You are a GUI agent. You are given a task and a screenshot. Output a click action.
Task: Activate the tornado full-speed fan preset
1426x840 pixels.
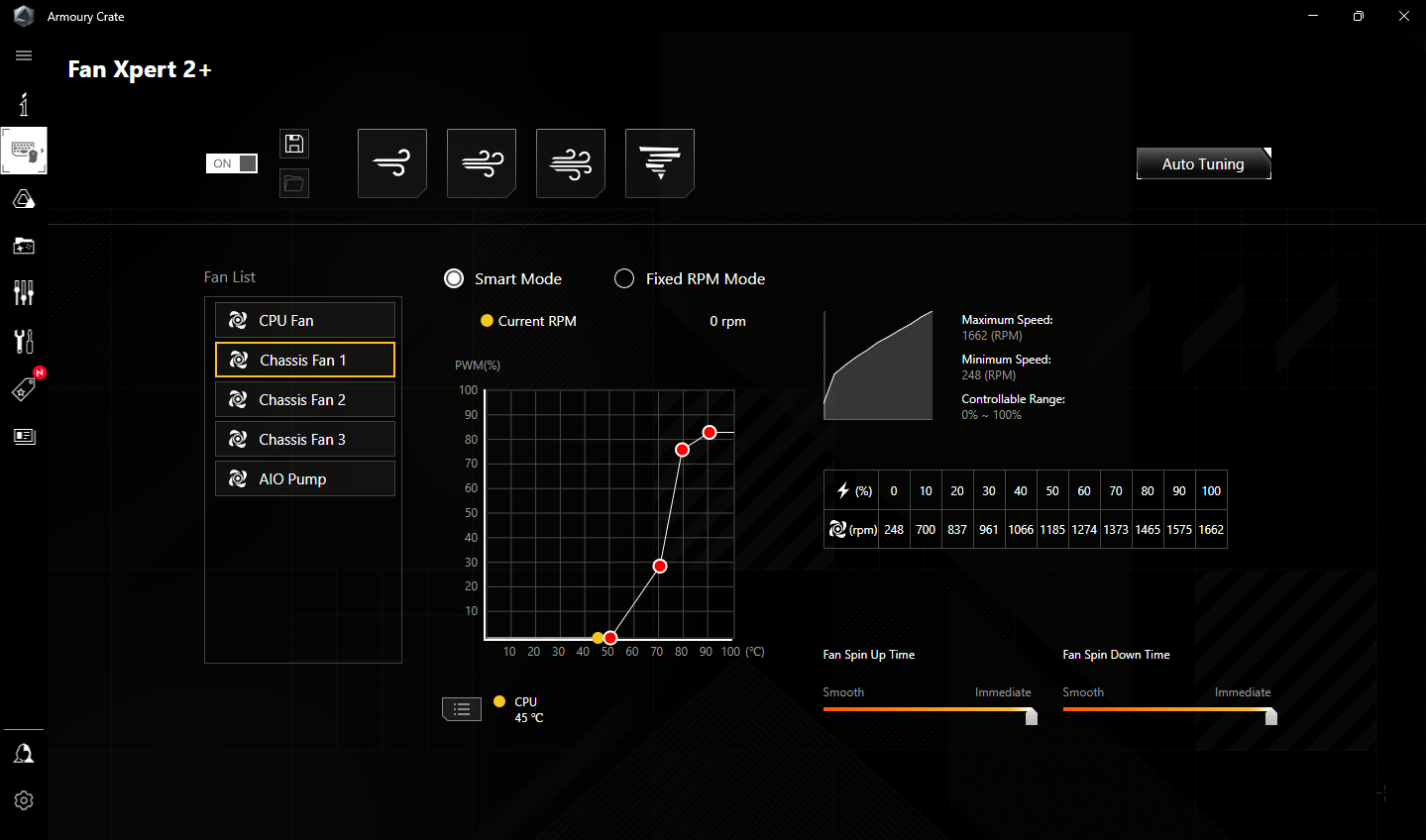(x=660, y=163)
